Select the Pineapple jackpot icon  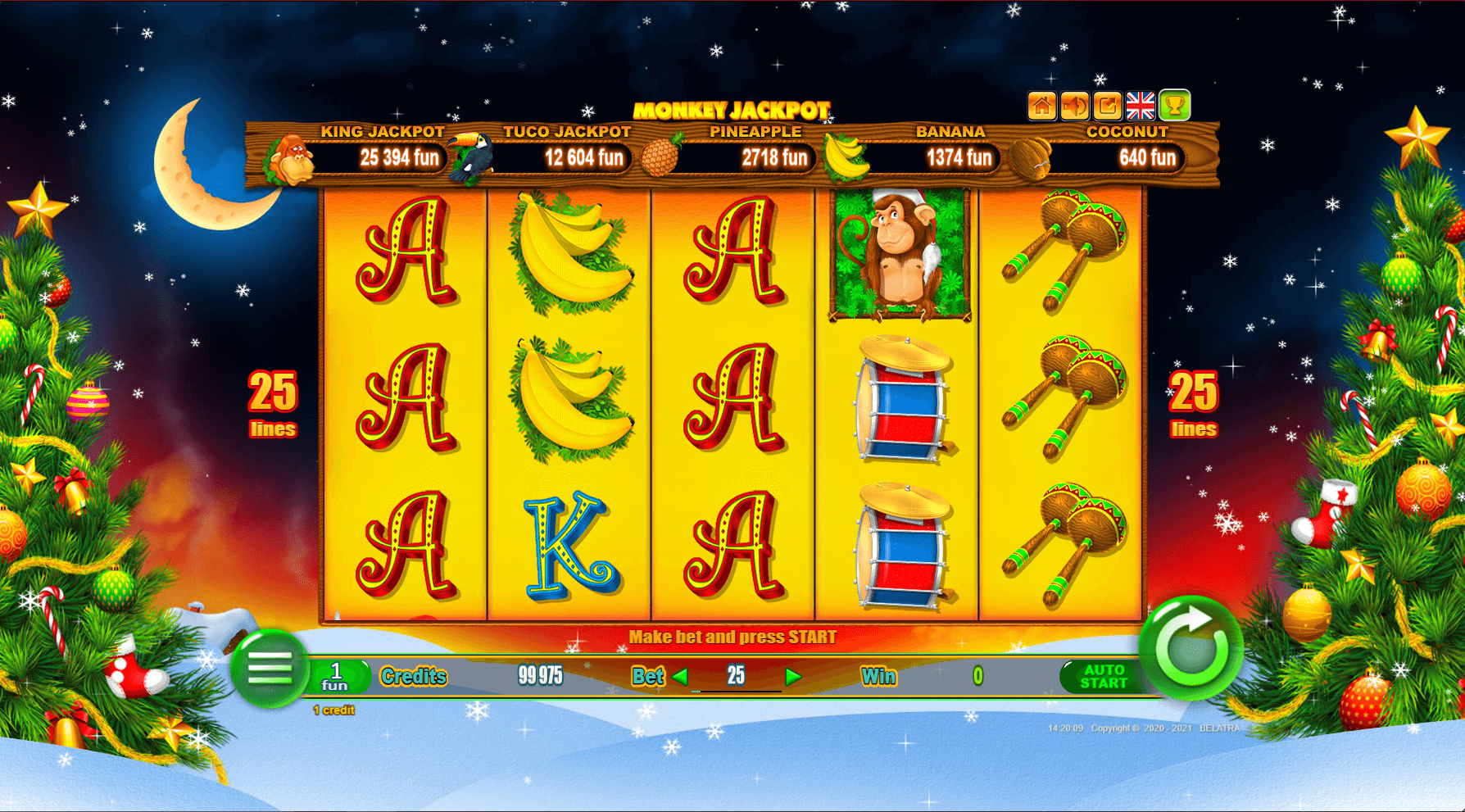(661, 156)
